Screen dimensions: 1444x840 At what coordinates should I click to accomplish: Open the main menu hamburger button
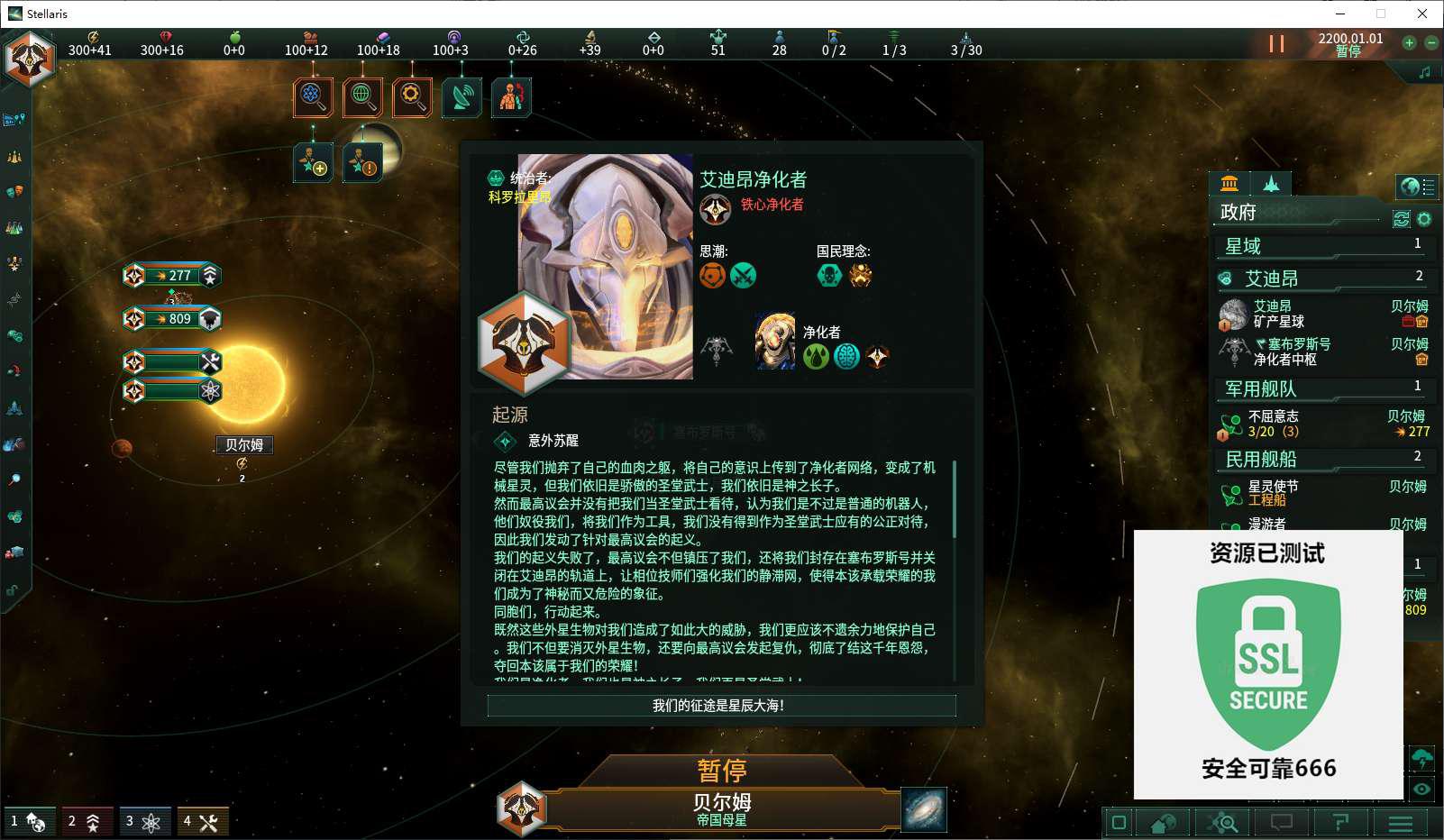[x=1400, y=823]
